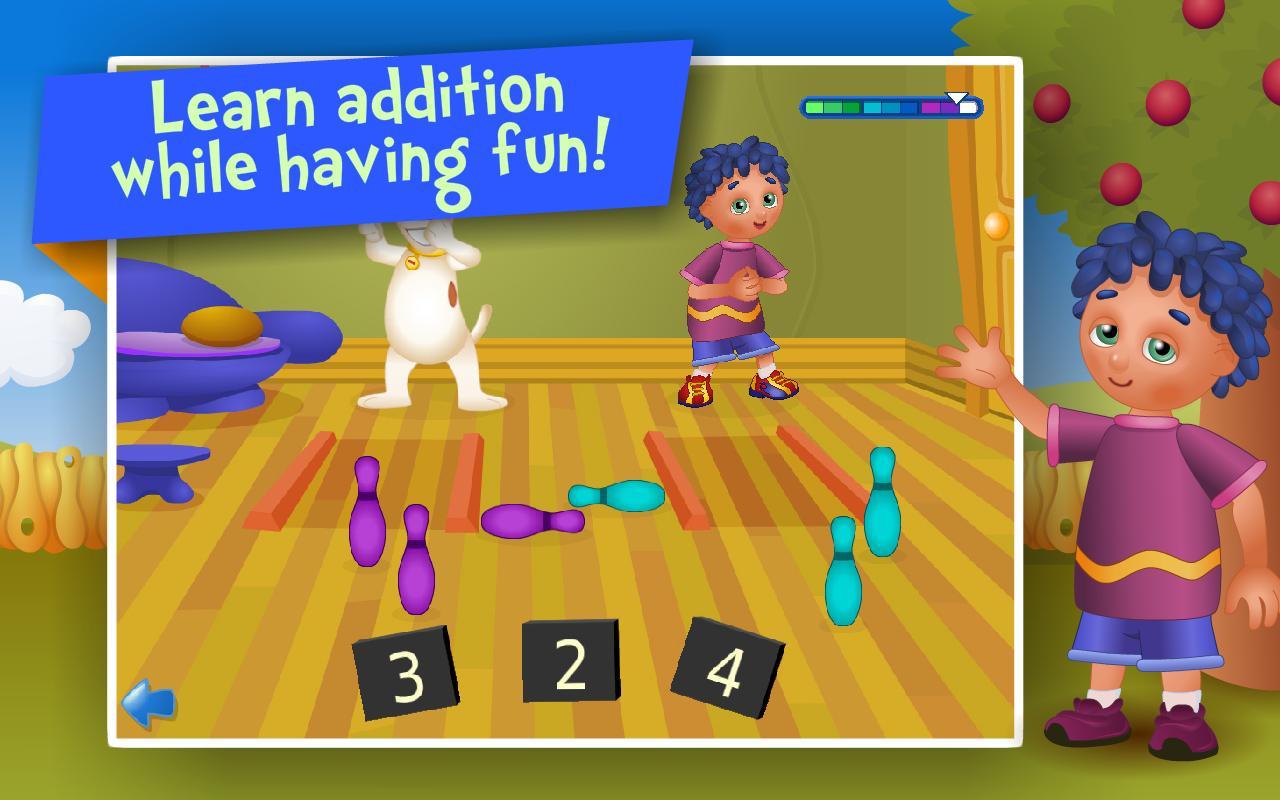The image size is (1280, 800).
Task: Click the blue banner reading Learn addition
Action: (360, 130)
